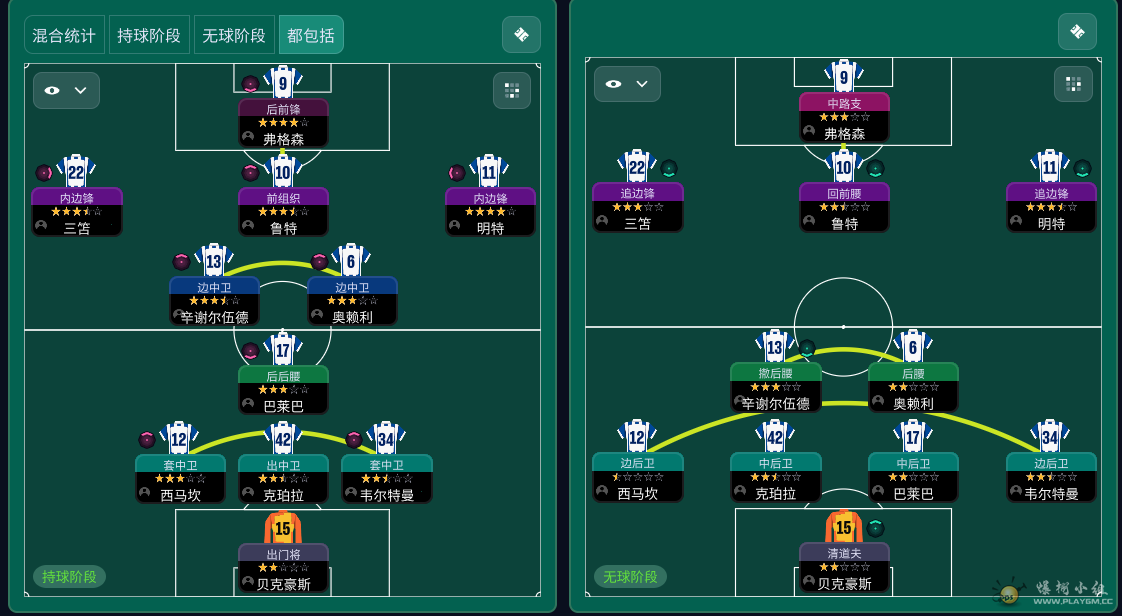The height and width of the screenshot is (616, 1122).
Task: Click 内边锋 三笘 player card
Action: coord(77,212)
